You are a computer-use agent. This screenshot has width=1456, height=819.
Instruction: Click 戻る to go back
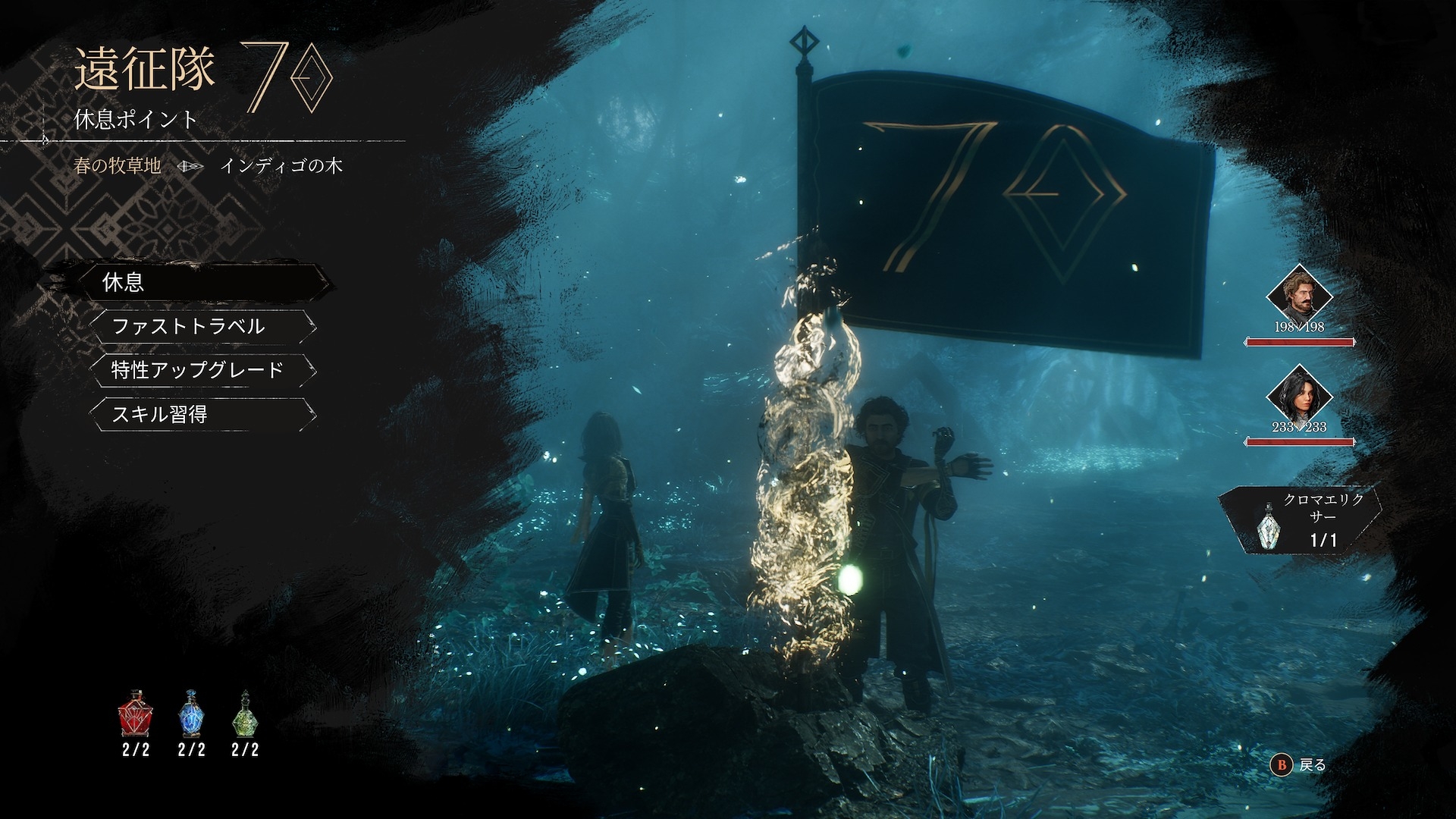click(1303, 765)
